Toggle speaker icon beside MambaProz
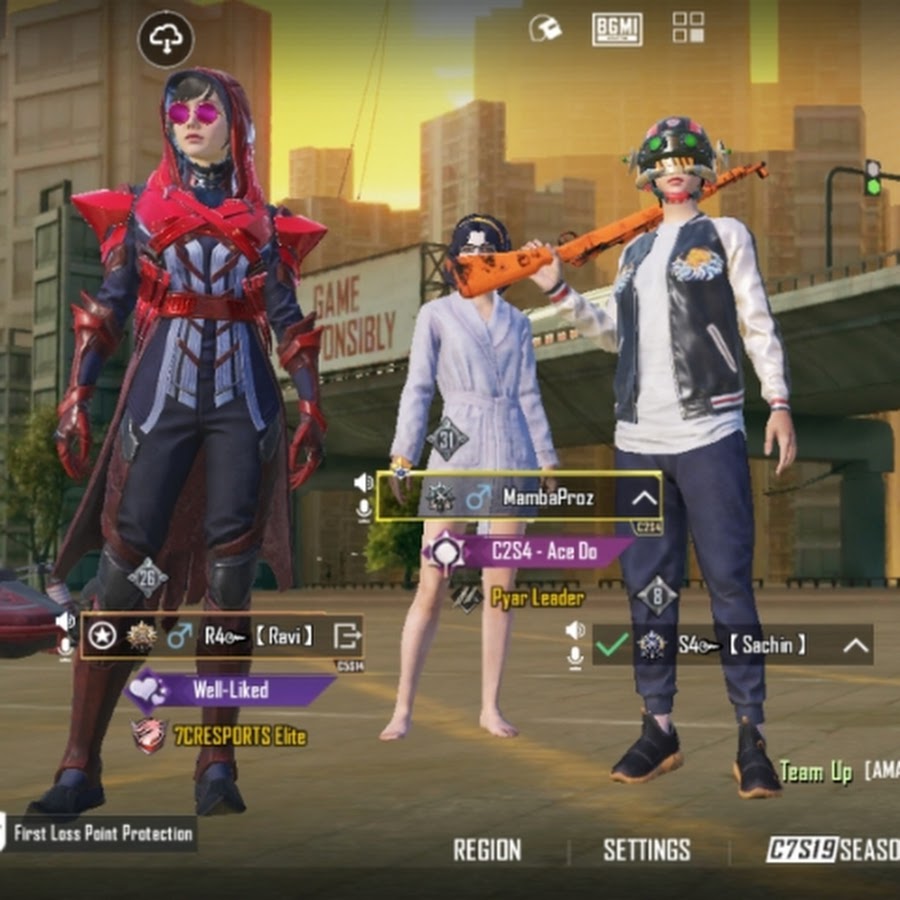This screenshot has height=900, width=900. coord(364,483)
